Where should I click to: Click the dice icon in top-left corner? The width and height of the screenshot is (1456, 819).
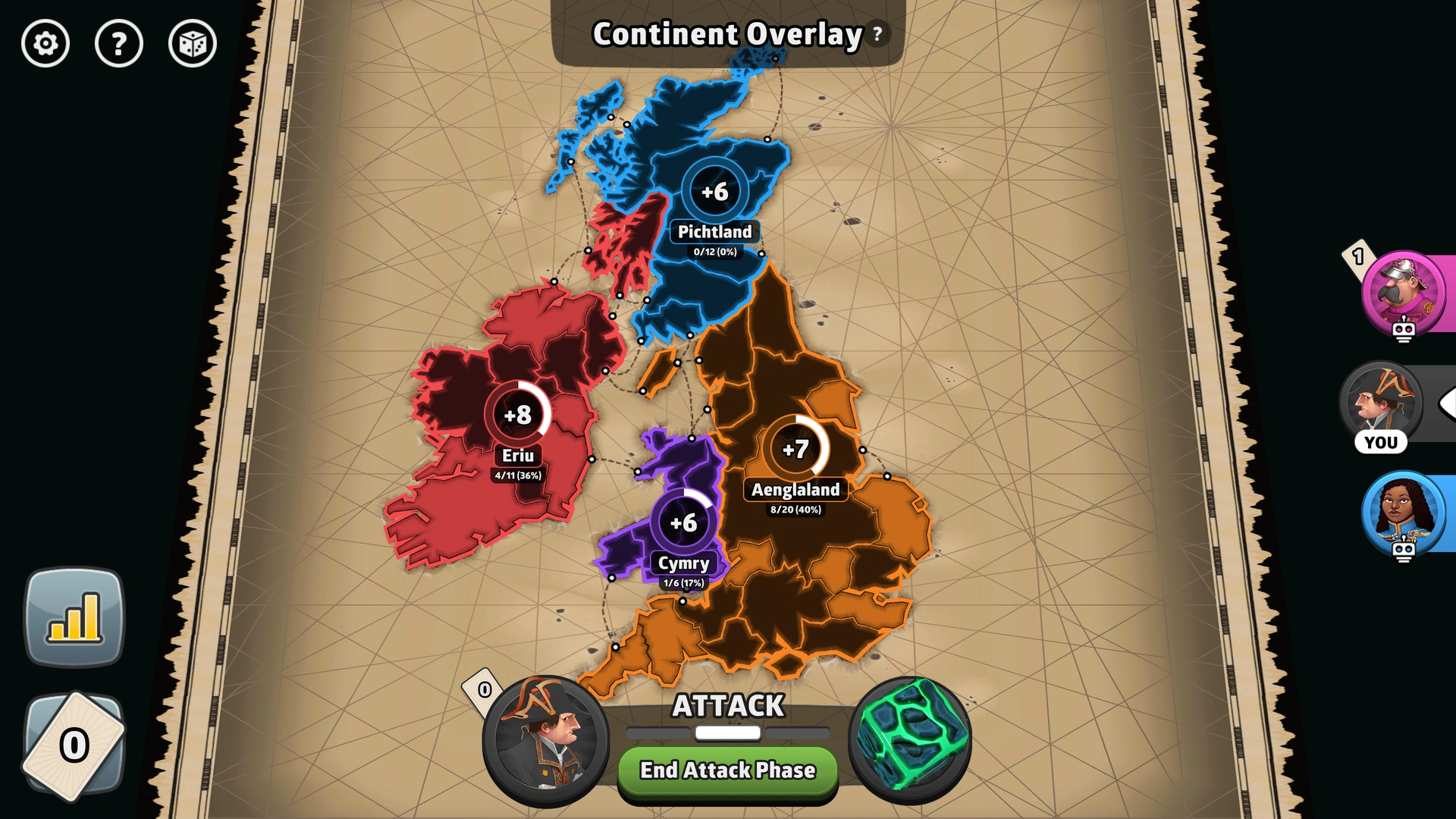(x=192, y=45)
